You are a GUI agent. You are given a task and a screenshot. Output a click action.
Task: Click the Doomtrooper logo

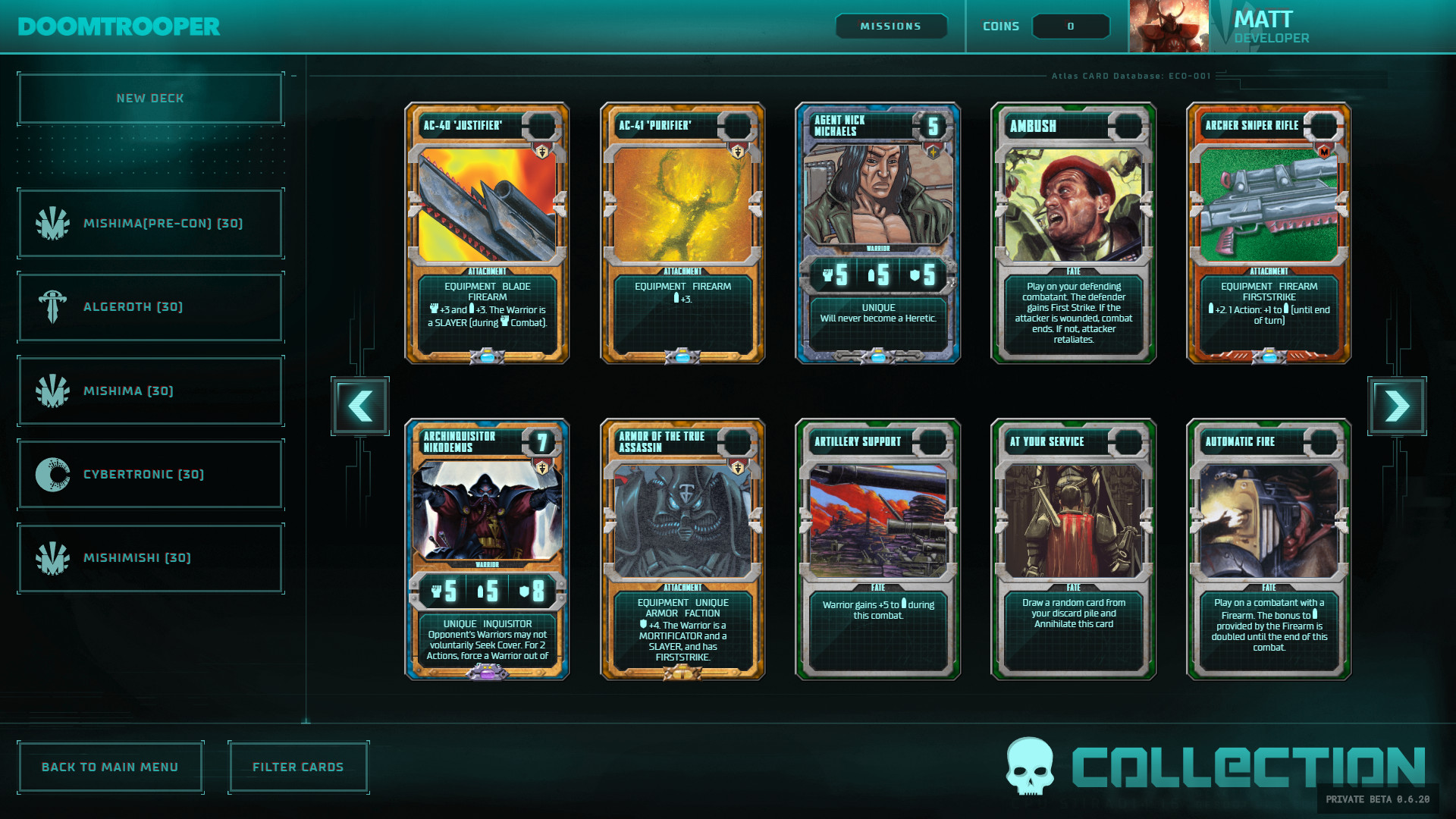pyautogui.click(x=118, y=26)
